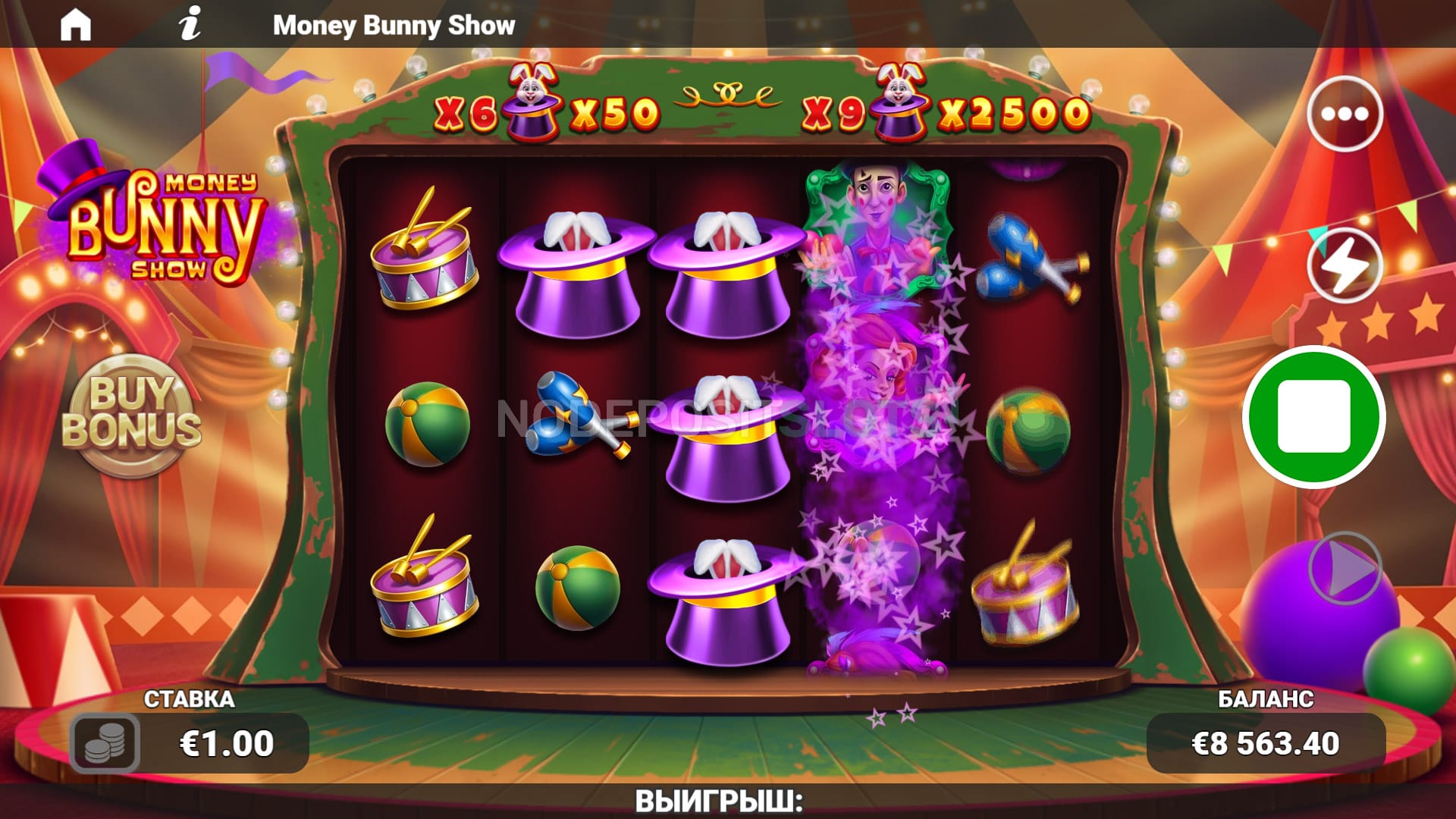Change bet using the coin stack button
The image size is (1456, 819).
pos(105,742)
